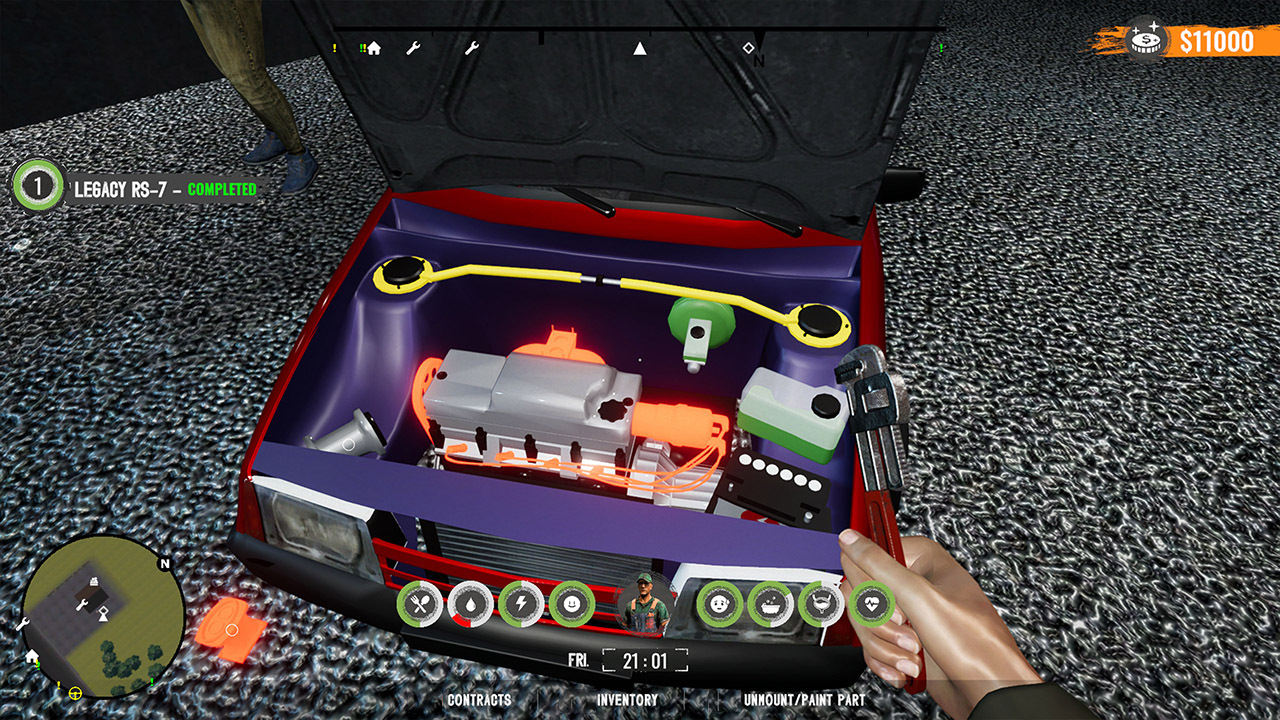Select the thirst water drop indicator
1280x720 pixels.
tap(470, 603)
